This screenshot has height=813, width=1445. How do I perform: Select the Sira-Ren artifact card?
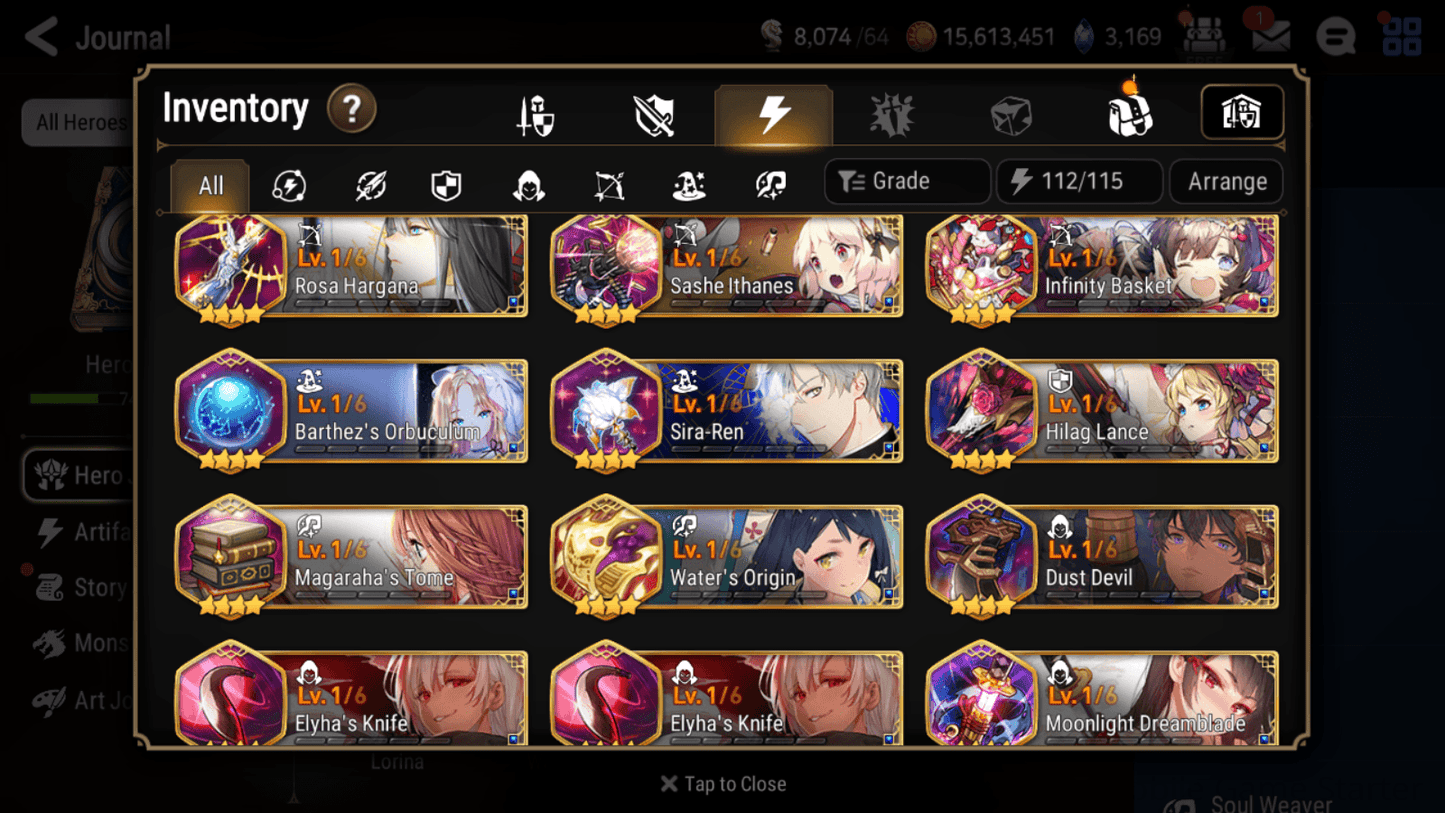click(x=725, y=411)
